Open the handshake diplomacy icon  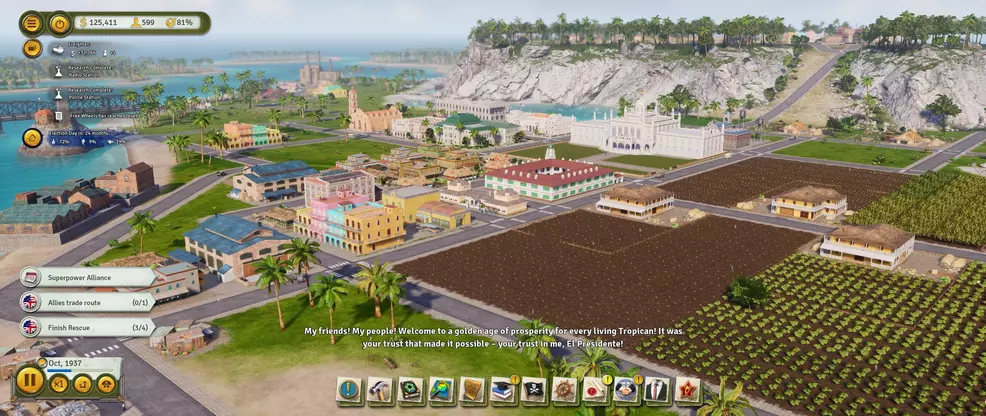pos(626,390)
